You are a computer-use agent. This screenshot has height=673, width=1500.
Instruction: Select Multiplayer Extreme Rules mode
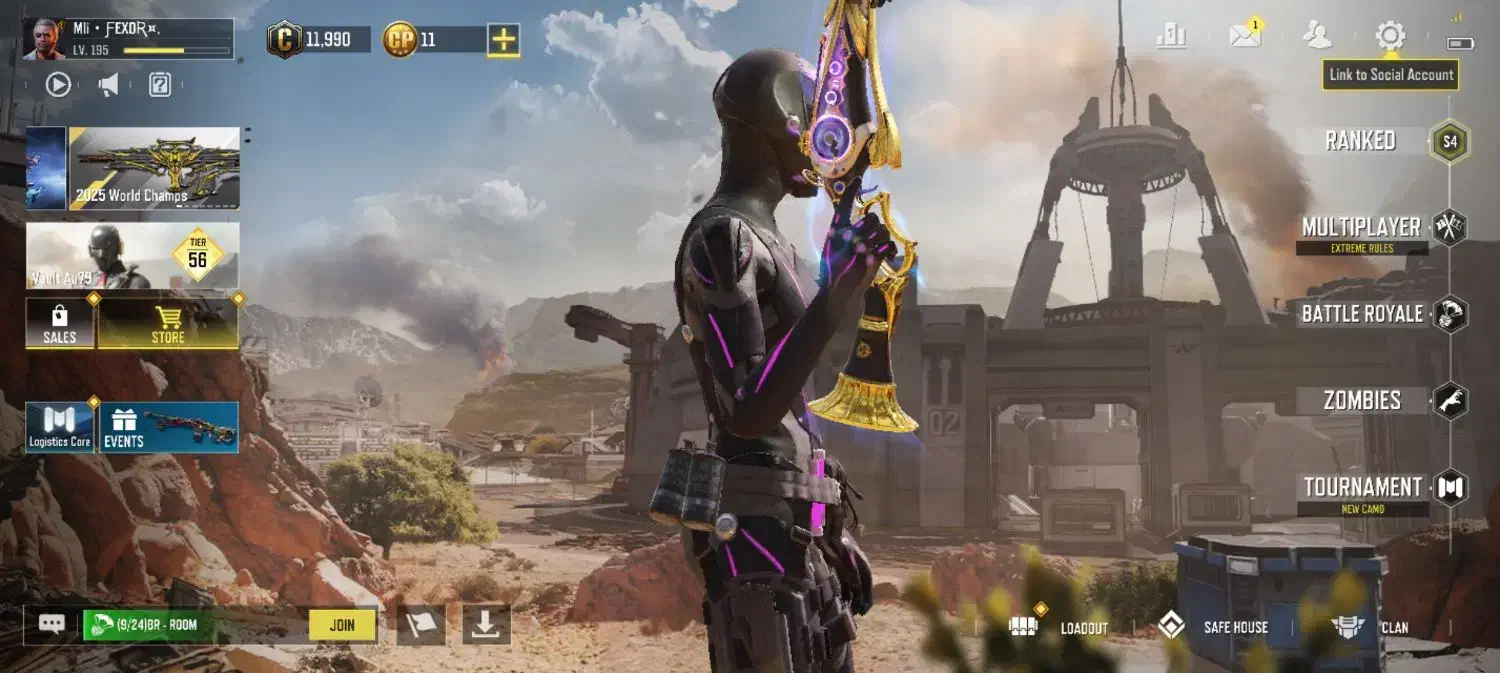coord(1362,228)
